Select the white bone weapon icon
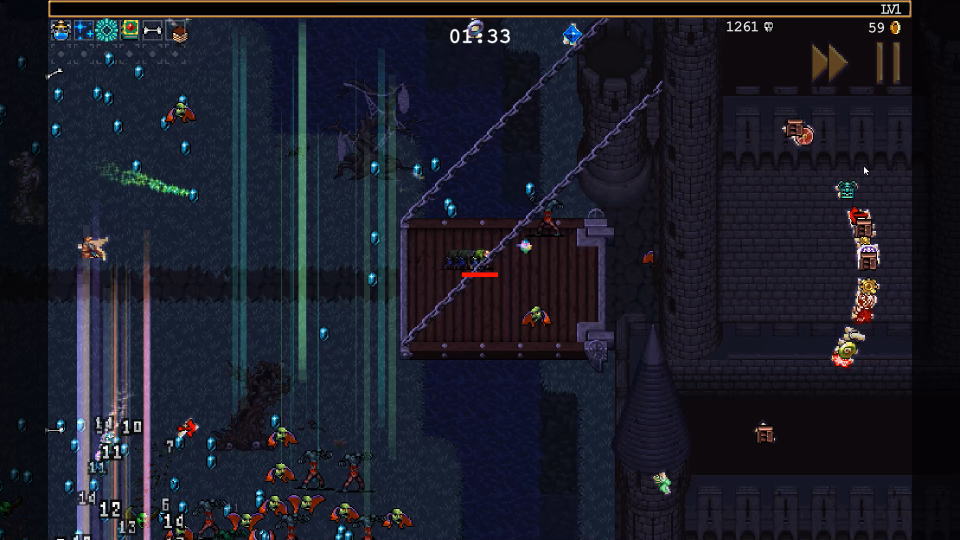Screen dimensions: 960x540 click(153, 30)
